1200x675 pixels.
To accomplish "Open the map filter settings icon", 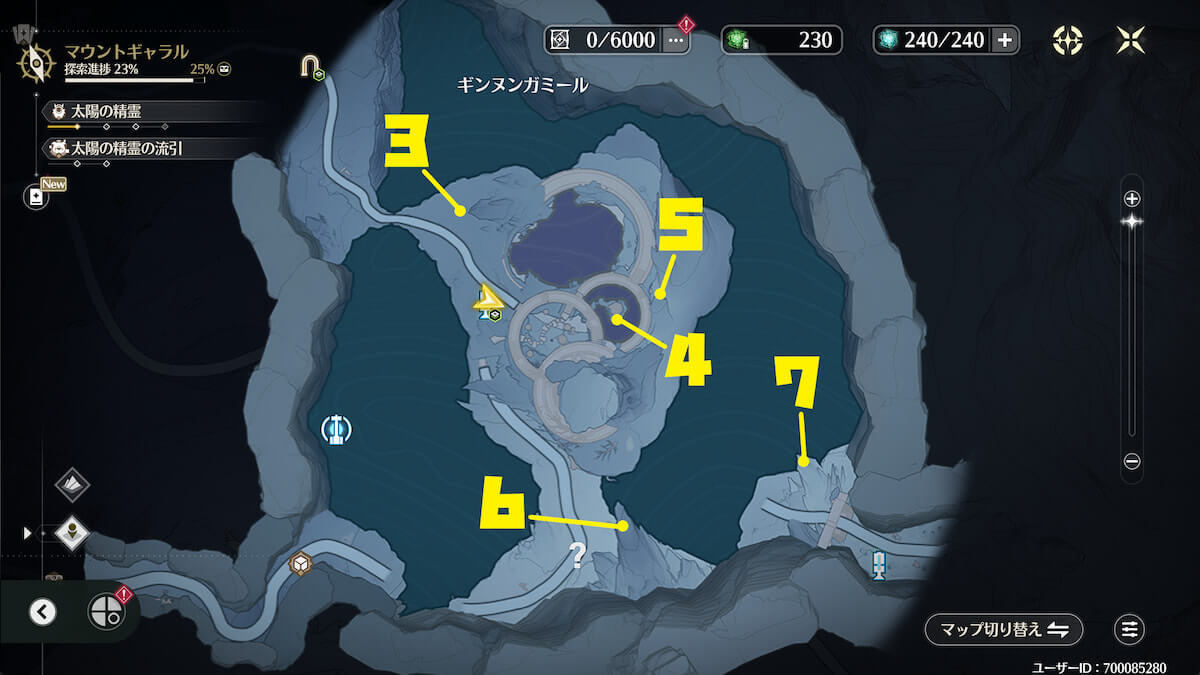I will (1129, 629).
